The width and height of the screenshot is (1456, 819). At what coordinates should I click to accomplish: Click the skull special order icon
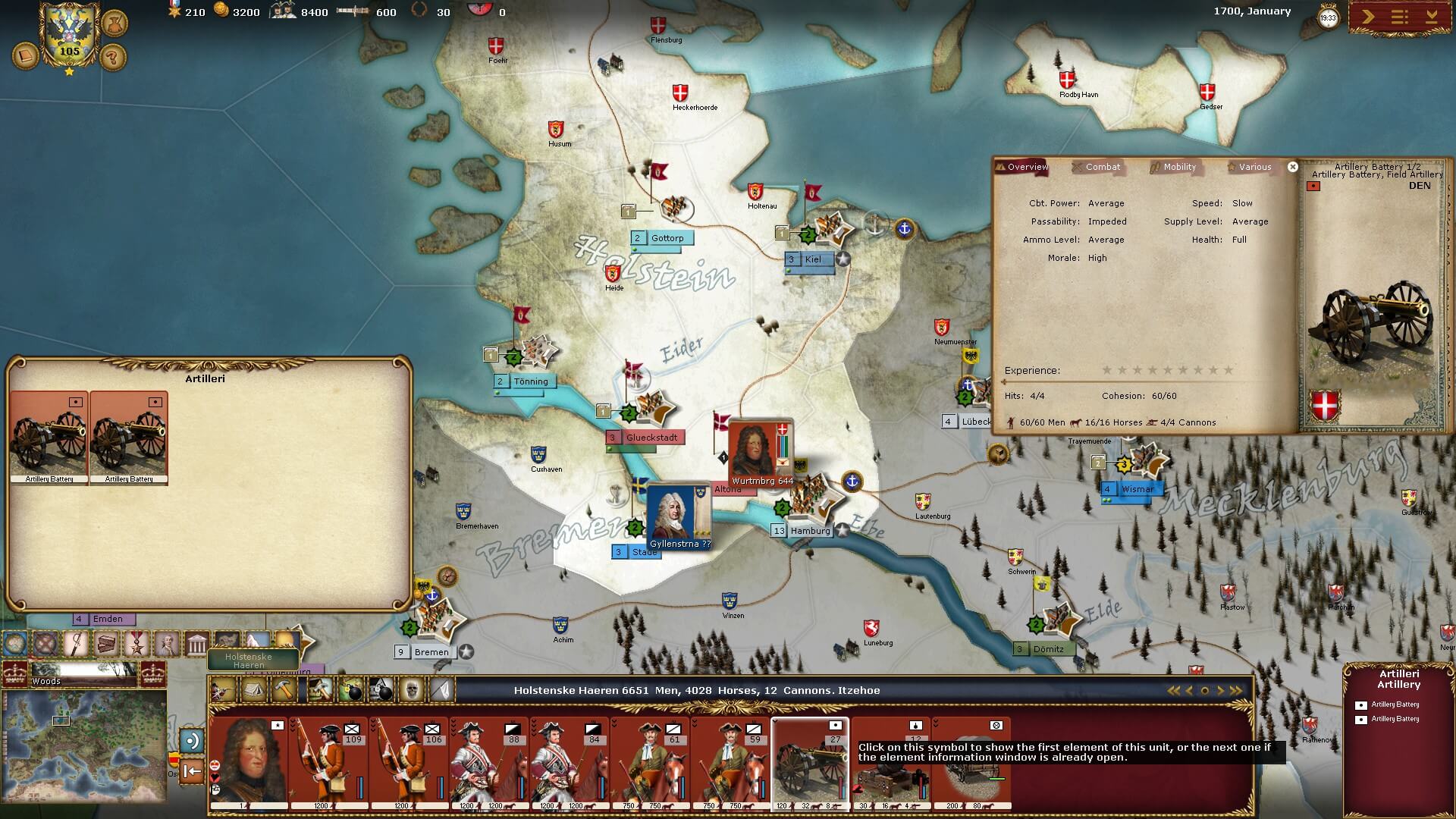click(411, 690)
